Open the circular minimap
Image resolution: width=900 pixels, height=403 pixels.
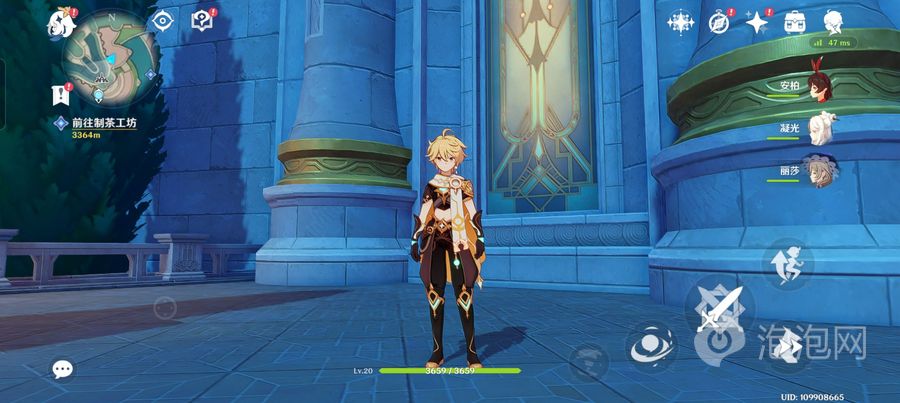109,55
